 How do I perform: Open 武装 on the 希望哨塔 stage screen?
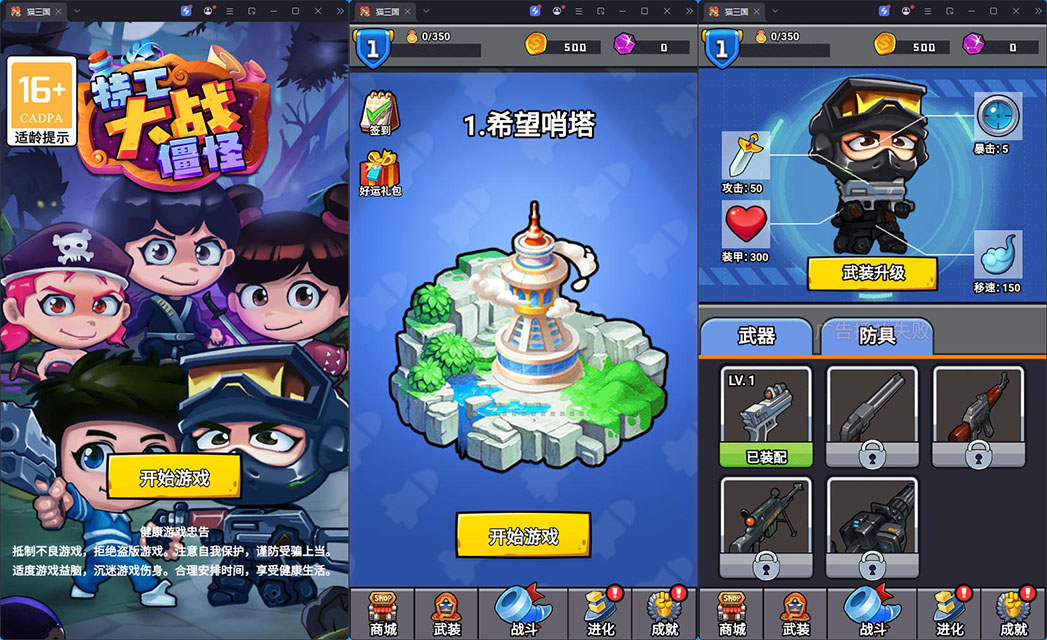click(446, 613)
